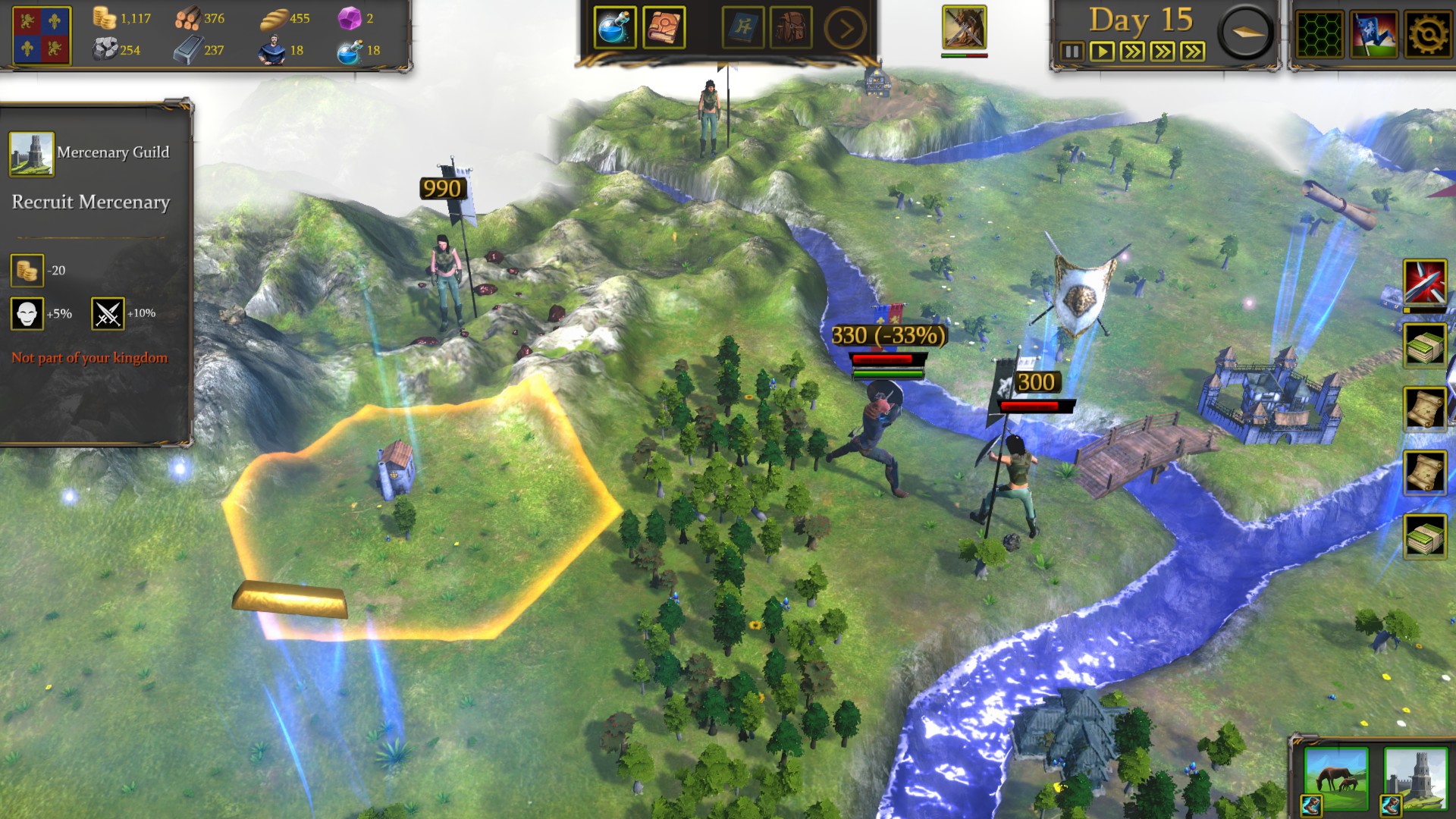1456x819 pixels.
Task: Pause the game with the pause button
Action: tap(1071, 52)
